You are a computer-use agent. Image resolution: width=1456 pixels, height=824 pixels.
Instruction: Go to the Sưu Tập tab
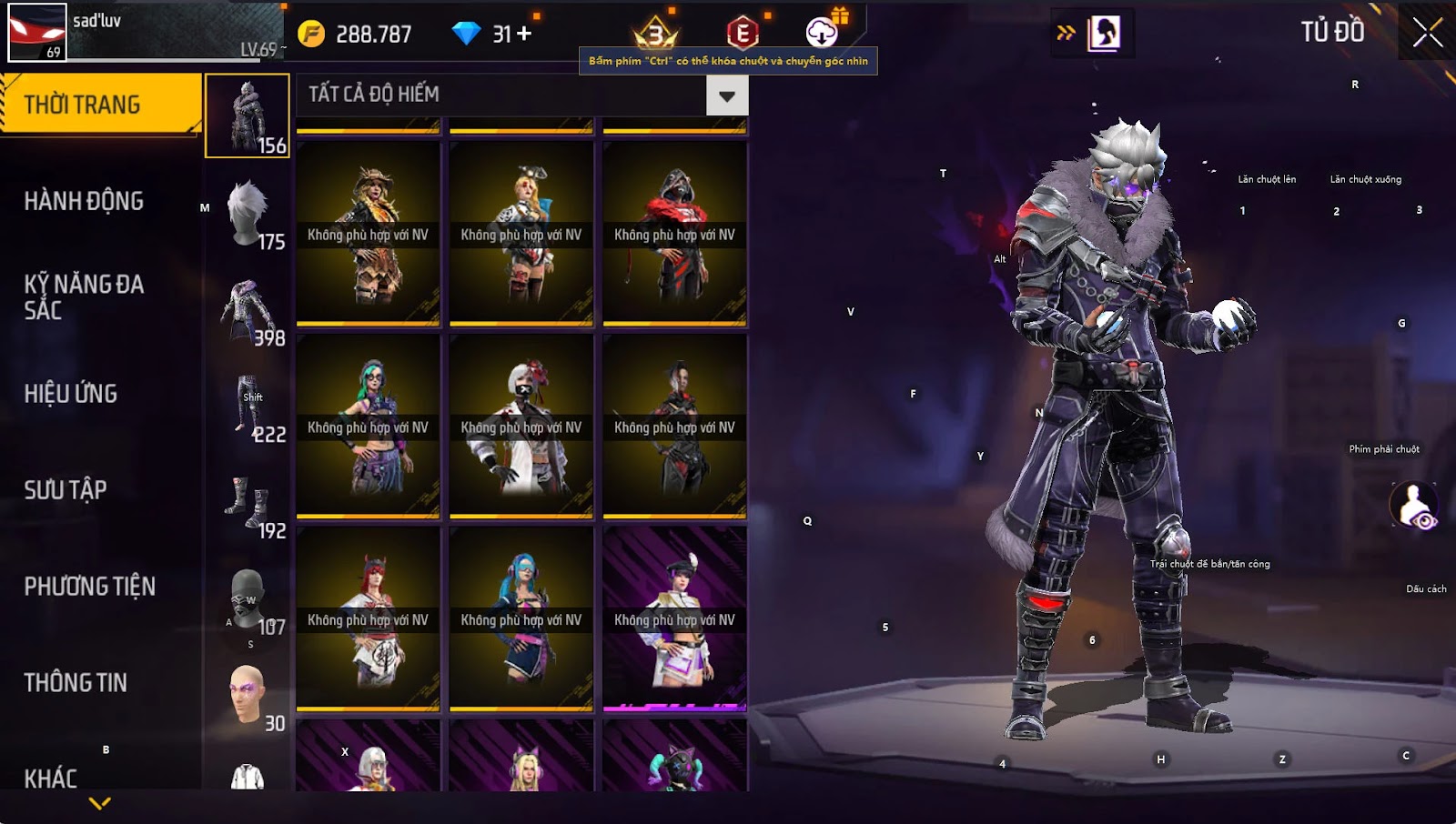click(66, 490)
